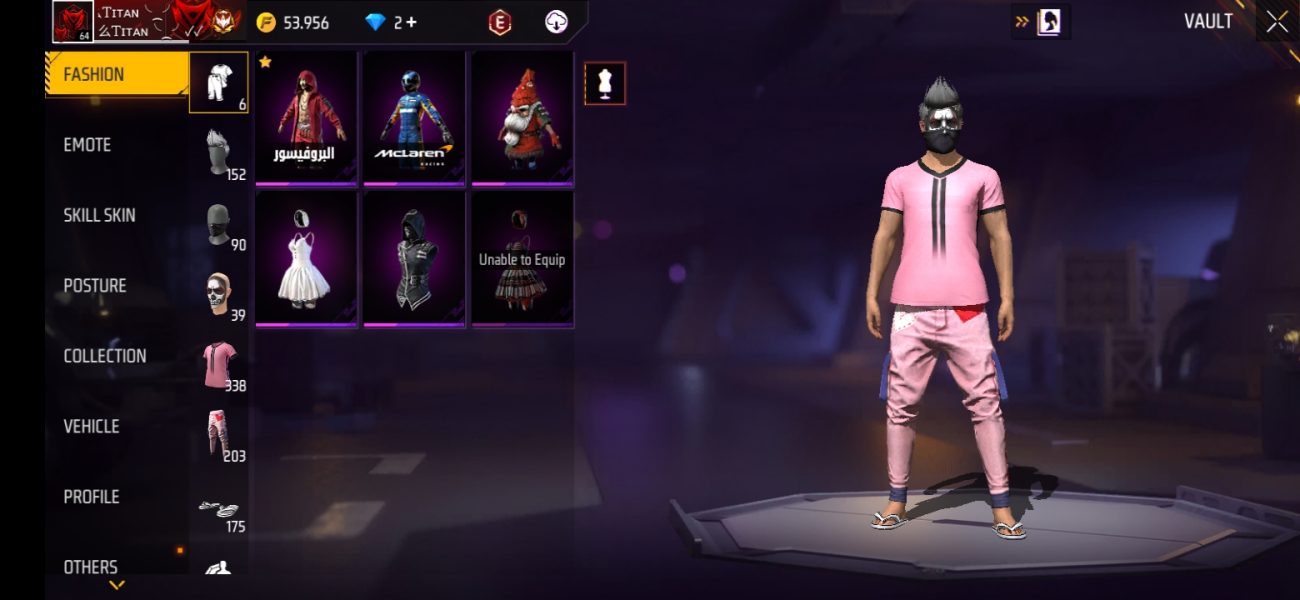Open the pink pants bottoms subcategory
Screen dimensions: 1300x600
(219, 434)
